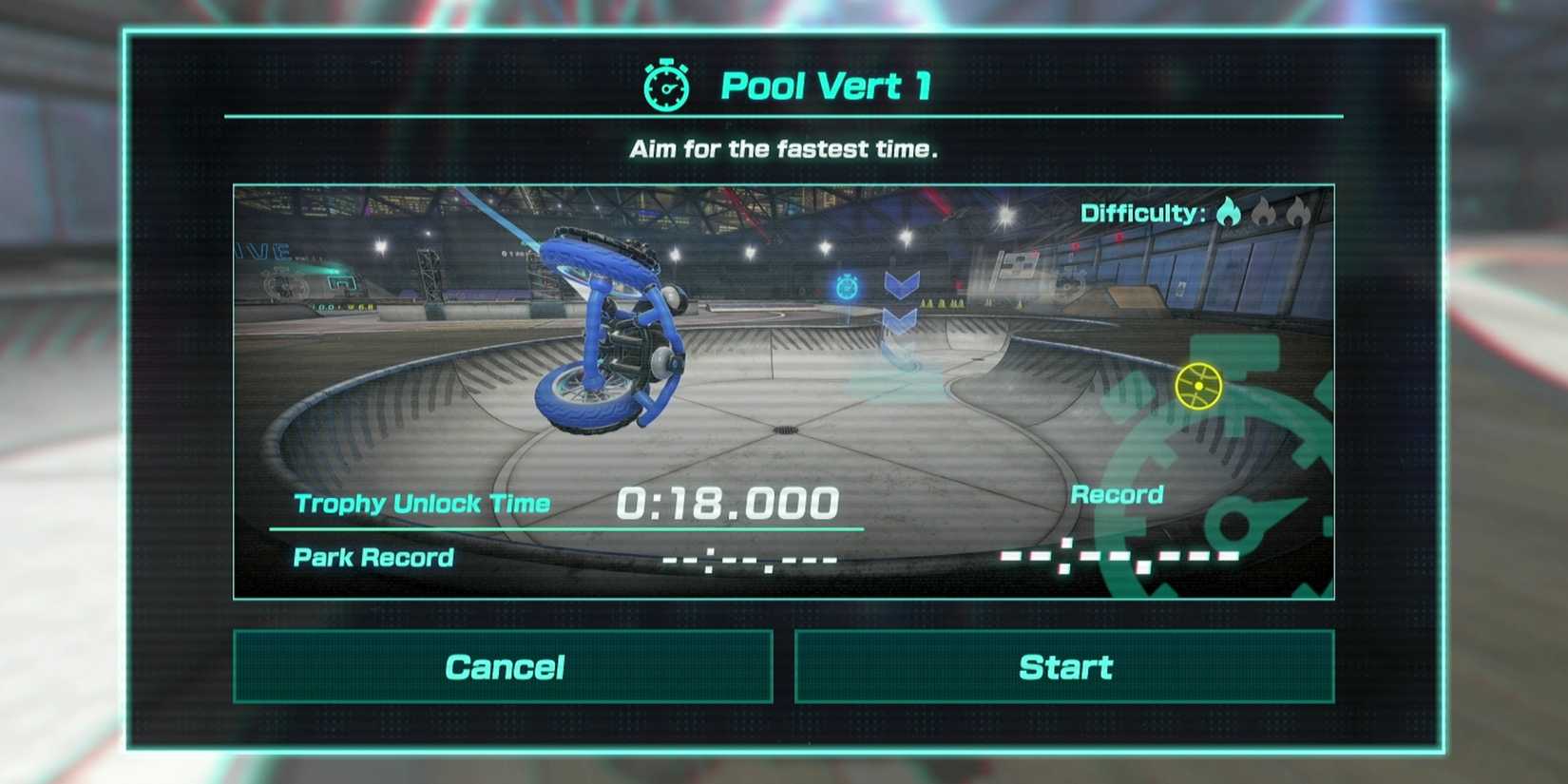Select the Pool Vert 1 title
The height and width of the screenshot is (784, 1568).
coord(827,86)
